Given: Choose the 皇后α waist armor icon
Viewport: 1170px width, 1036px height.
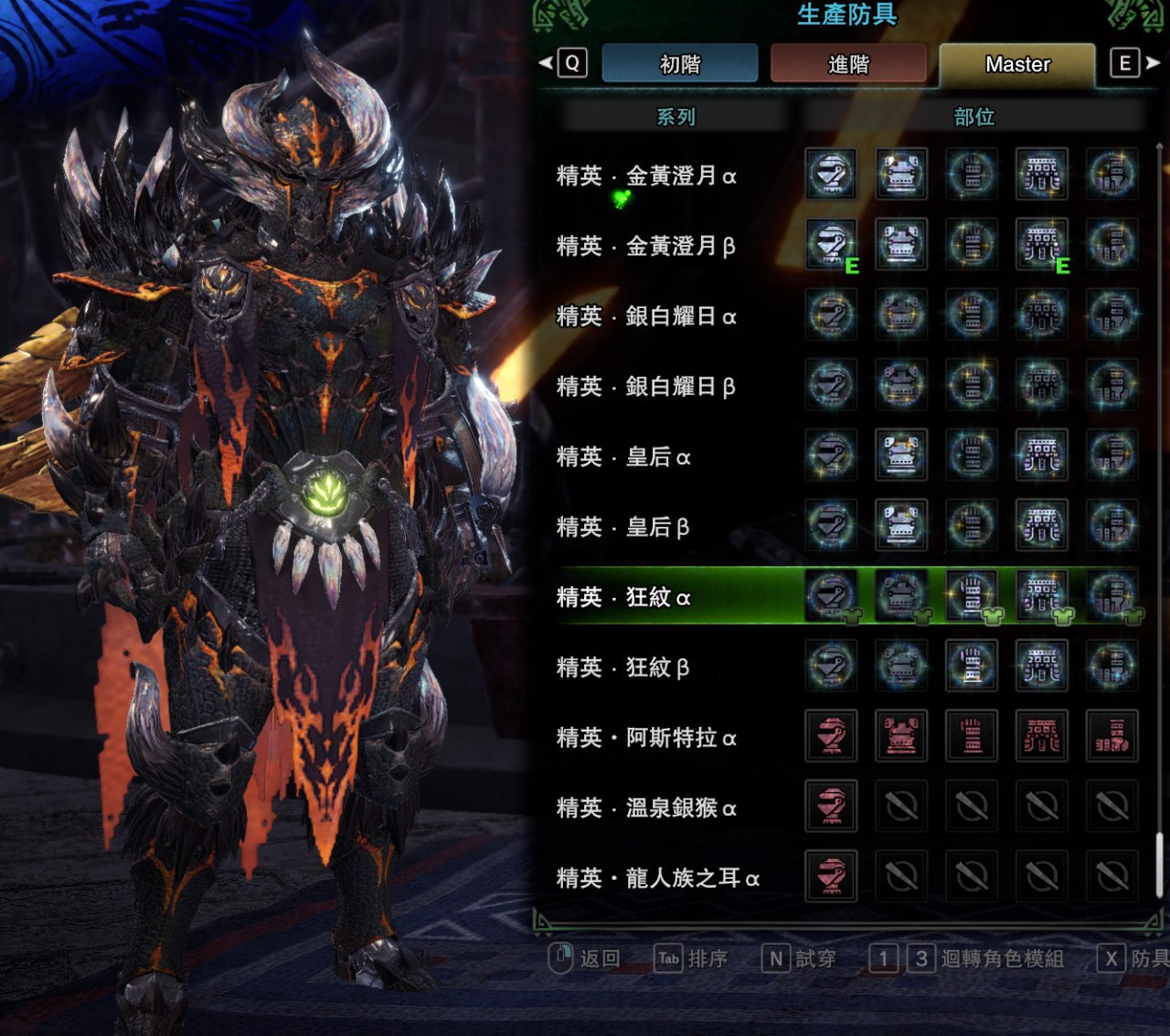Looking at the screenshot, I should pyautogui.click(x=1042, y=455).
